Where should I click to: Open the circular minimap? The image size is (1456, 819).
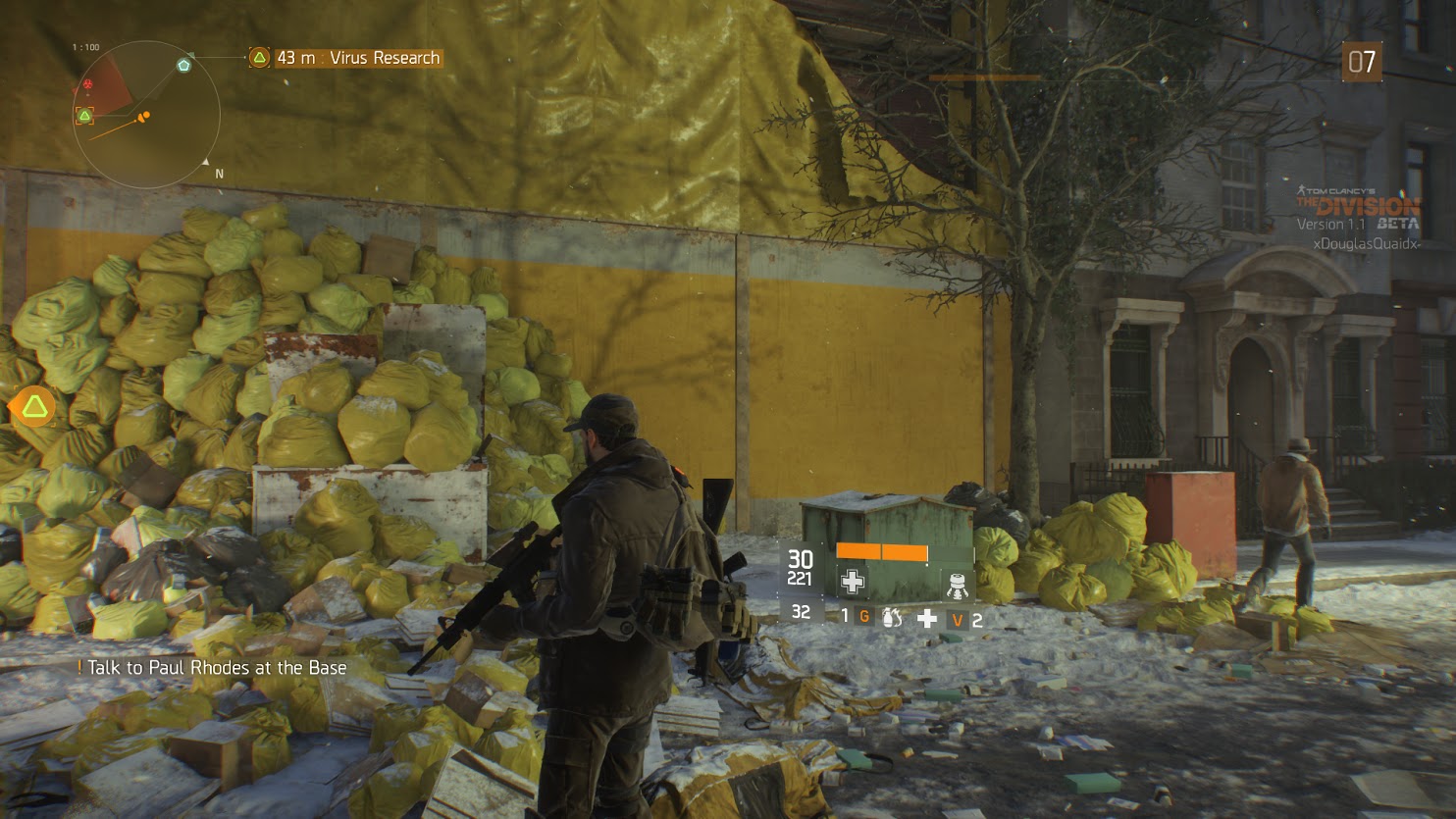coord(146,115)
